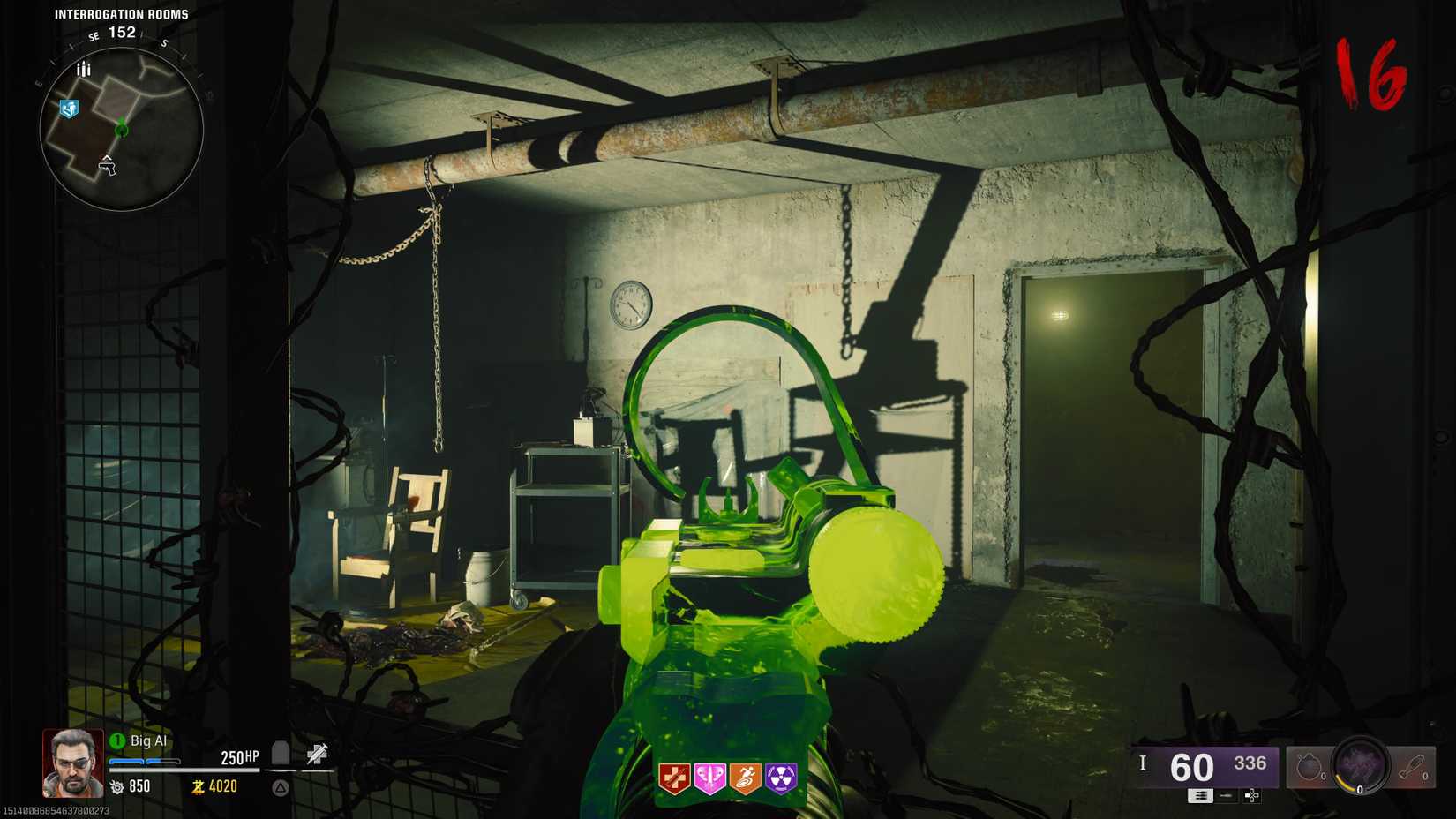Toggle the single-fire mode indicator
1456x819 pixels.
[x=1226, y=797]
